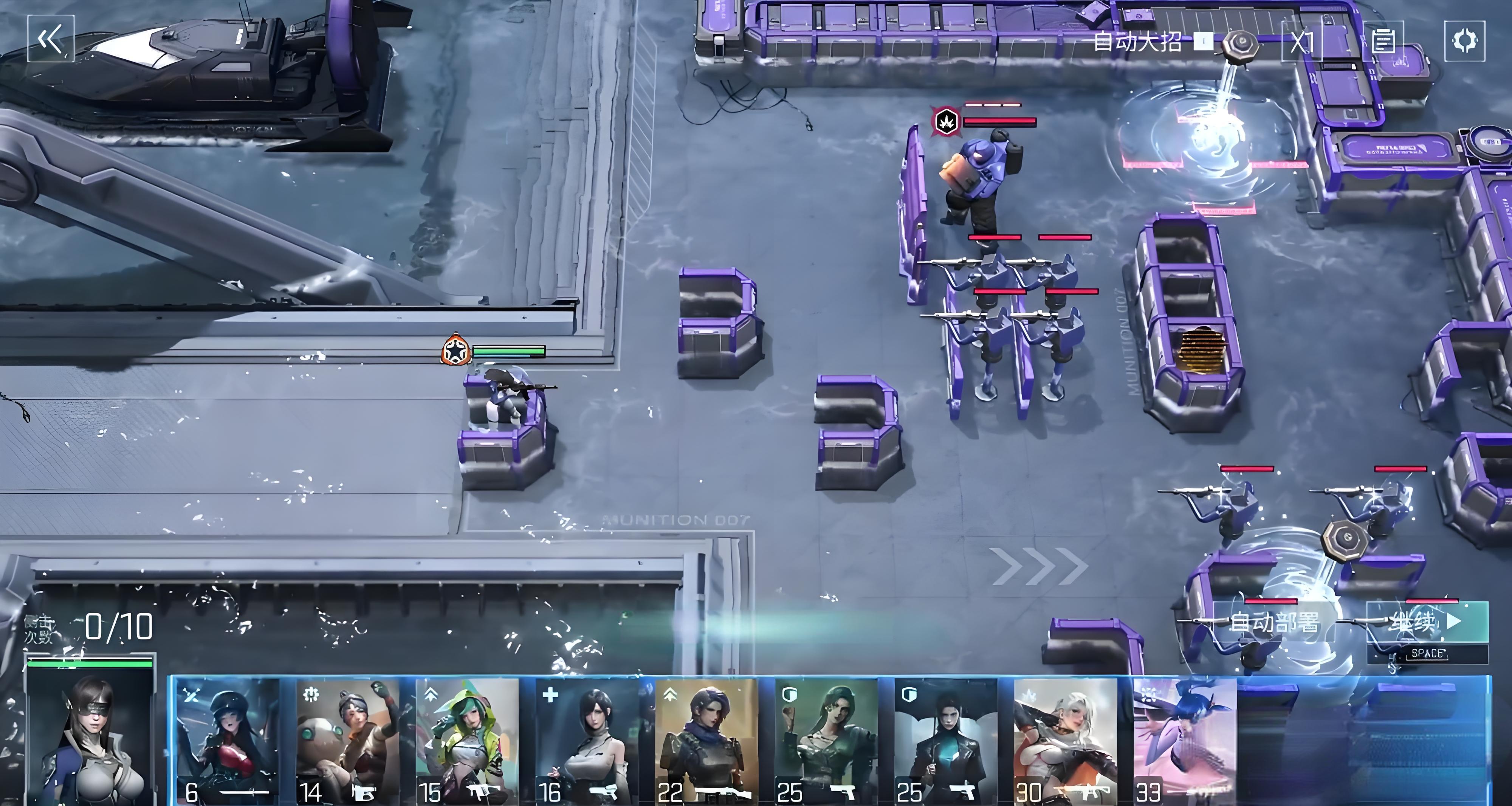
Task: Select the cost 16 medic card
Action: [x=587, y=741]
